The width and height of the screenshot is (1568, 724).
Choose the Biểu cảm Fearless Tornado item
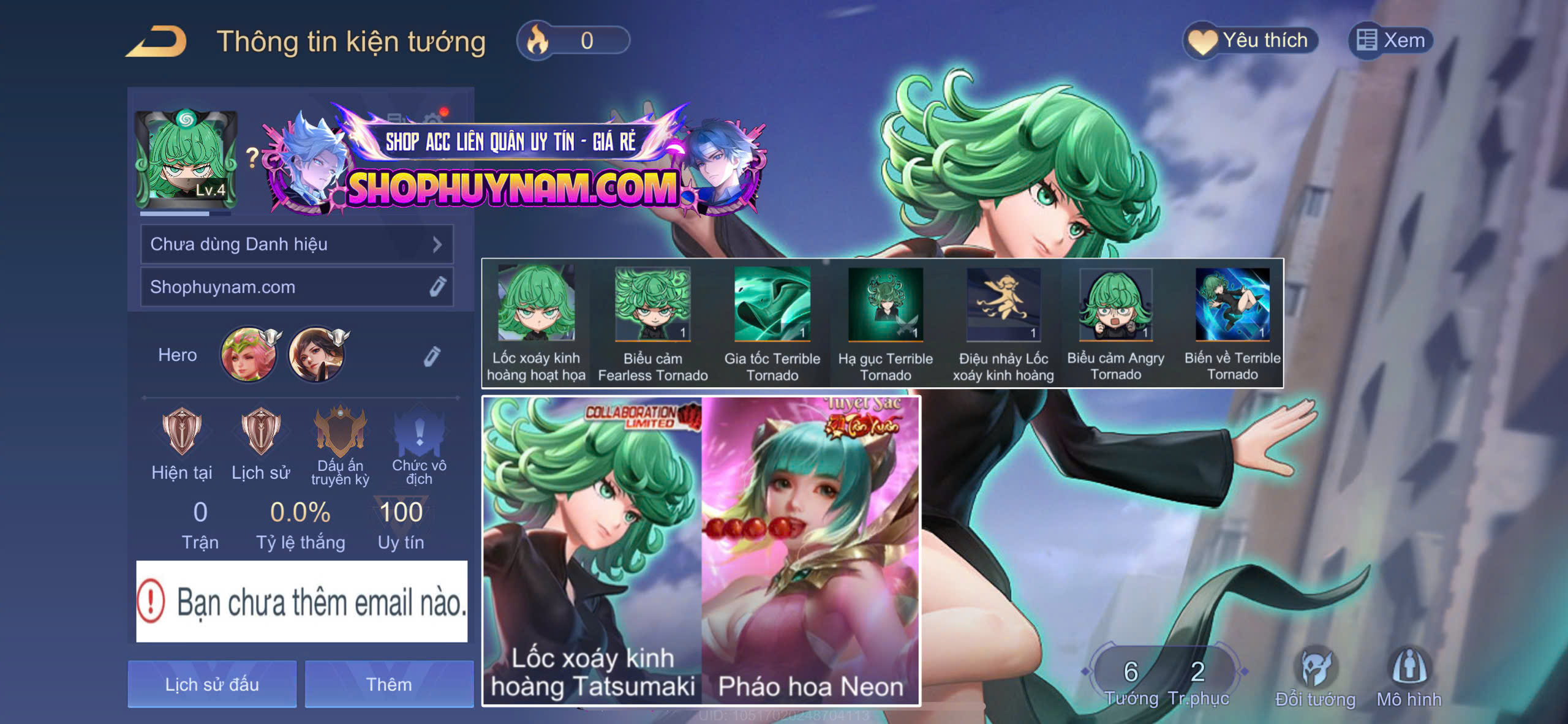[652, 323]
